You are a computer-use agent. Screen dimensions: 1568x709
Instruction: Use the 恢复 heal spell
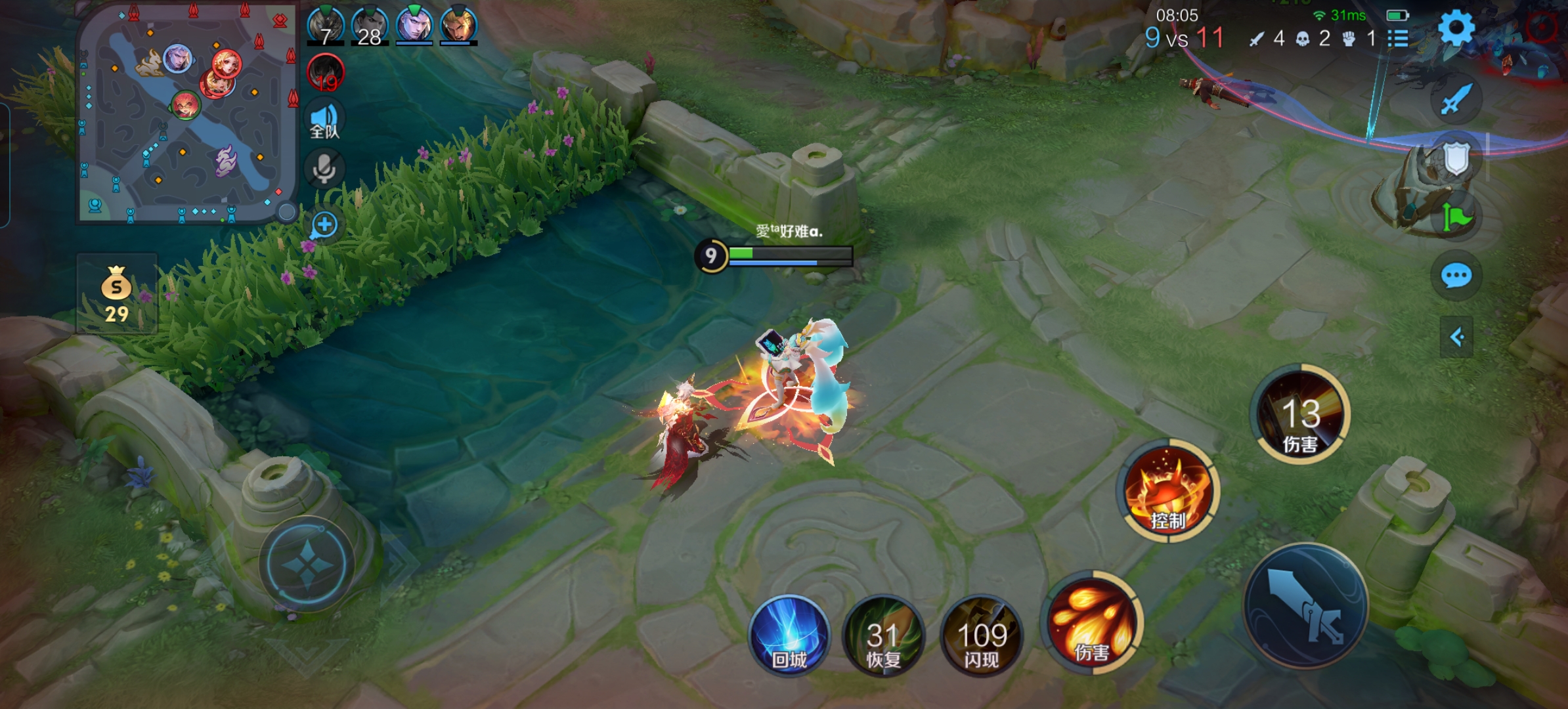(883, 636)
